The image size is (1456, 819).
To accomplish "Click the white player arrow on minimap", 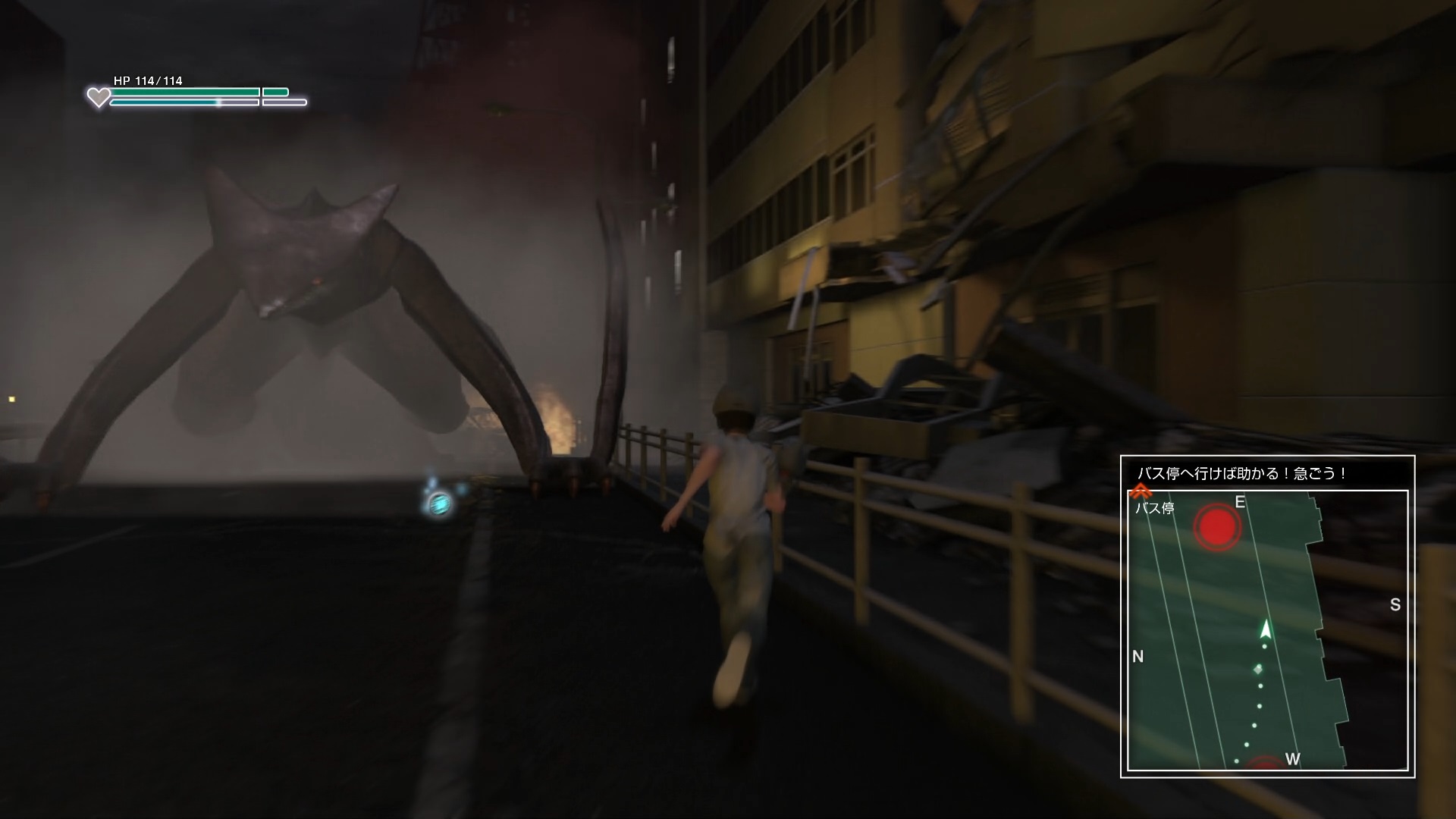I will [x=1265, y=629].
